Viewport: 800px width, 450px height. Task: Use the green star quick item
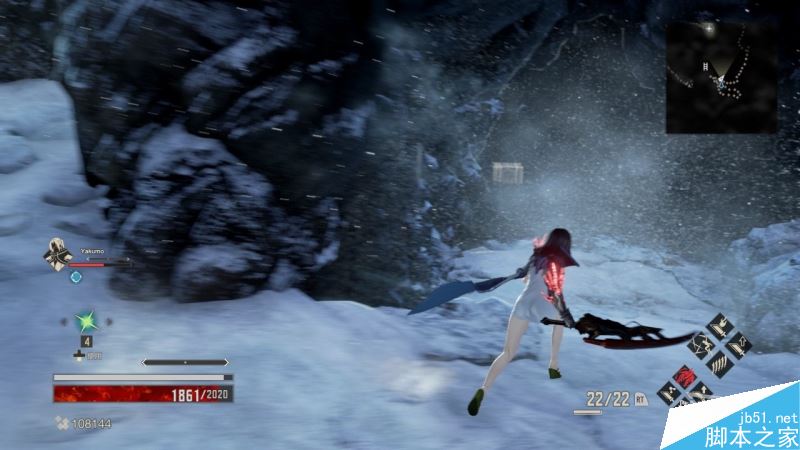pos(87,321)
